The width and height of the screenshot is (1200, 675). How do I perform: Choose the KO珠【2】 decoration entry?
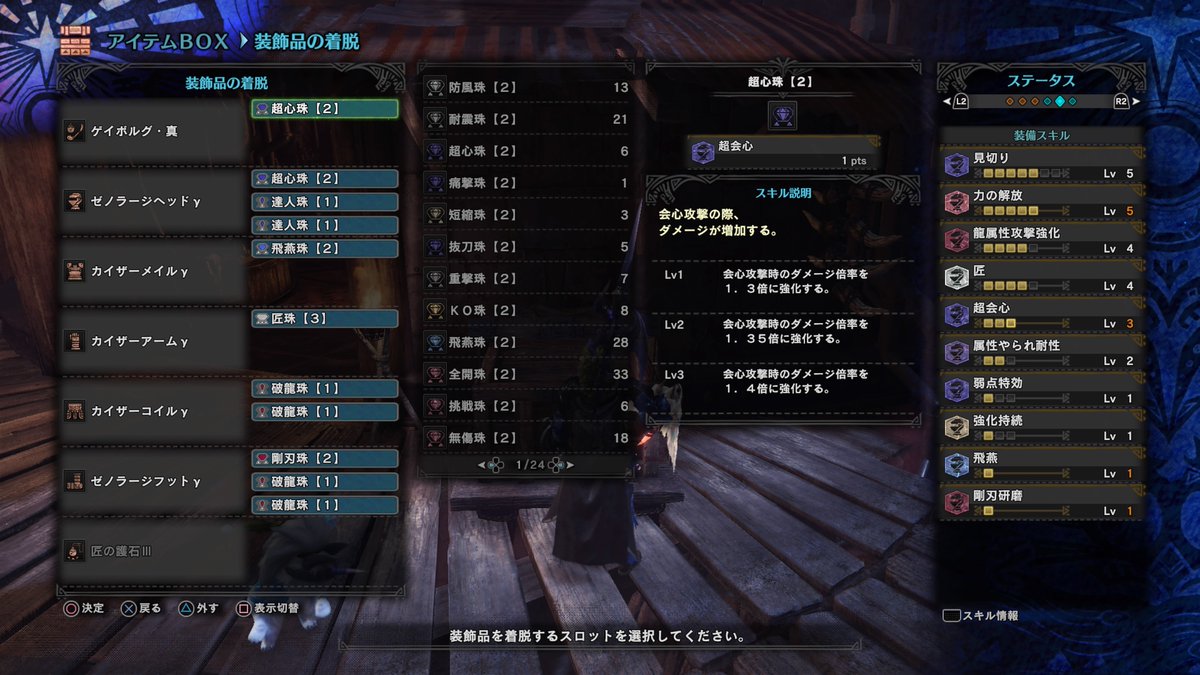tap(526, 311)
